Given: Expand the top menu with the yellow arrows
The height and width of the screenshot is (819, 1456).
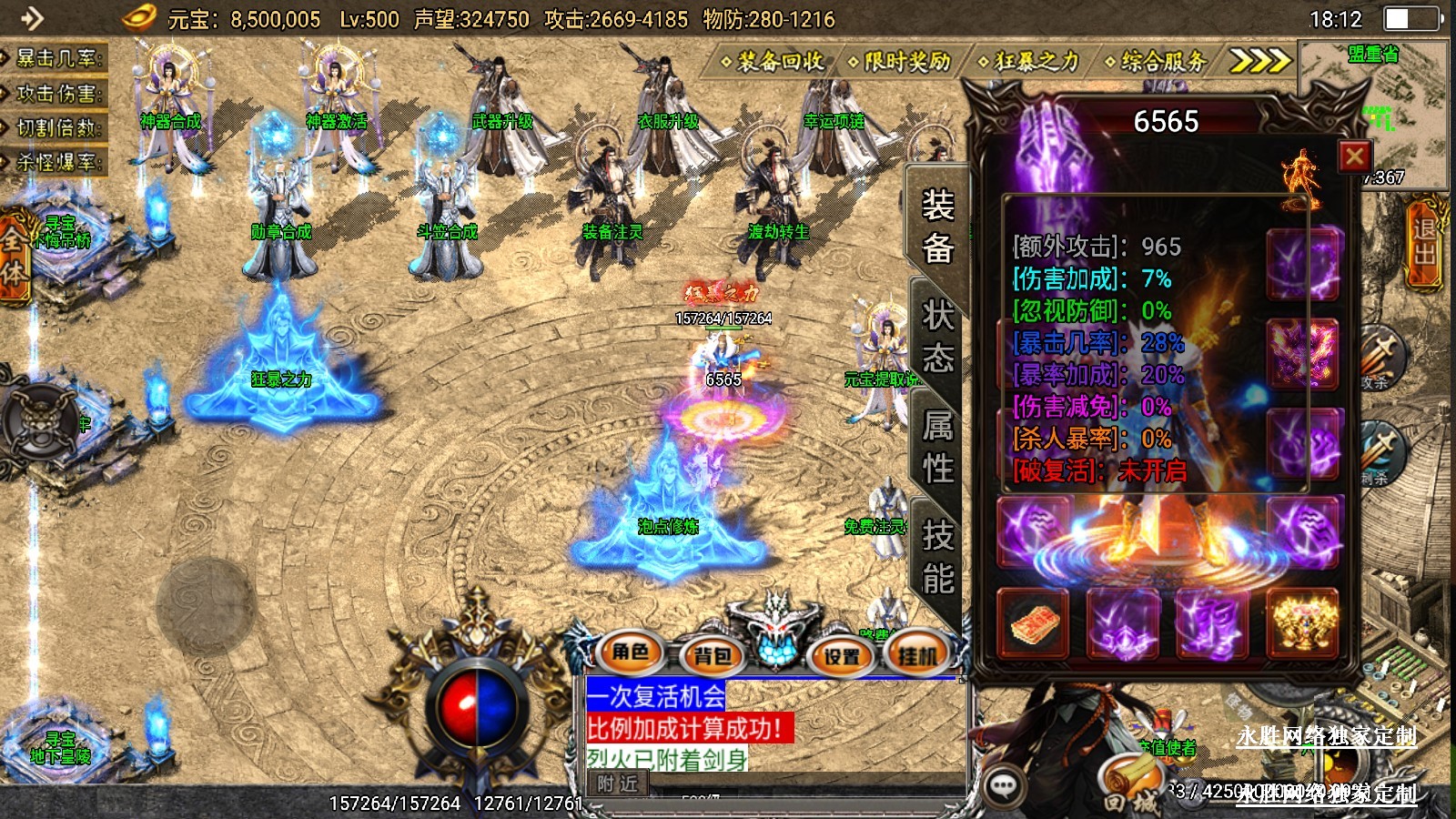Looking at the screenshot, I should pos(1259,61).
